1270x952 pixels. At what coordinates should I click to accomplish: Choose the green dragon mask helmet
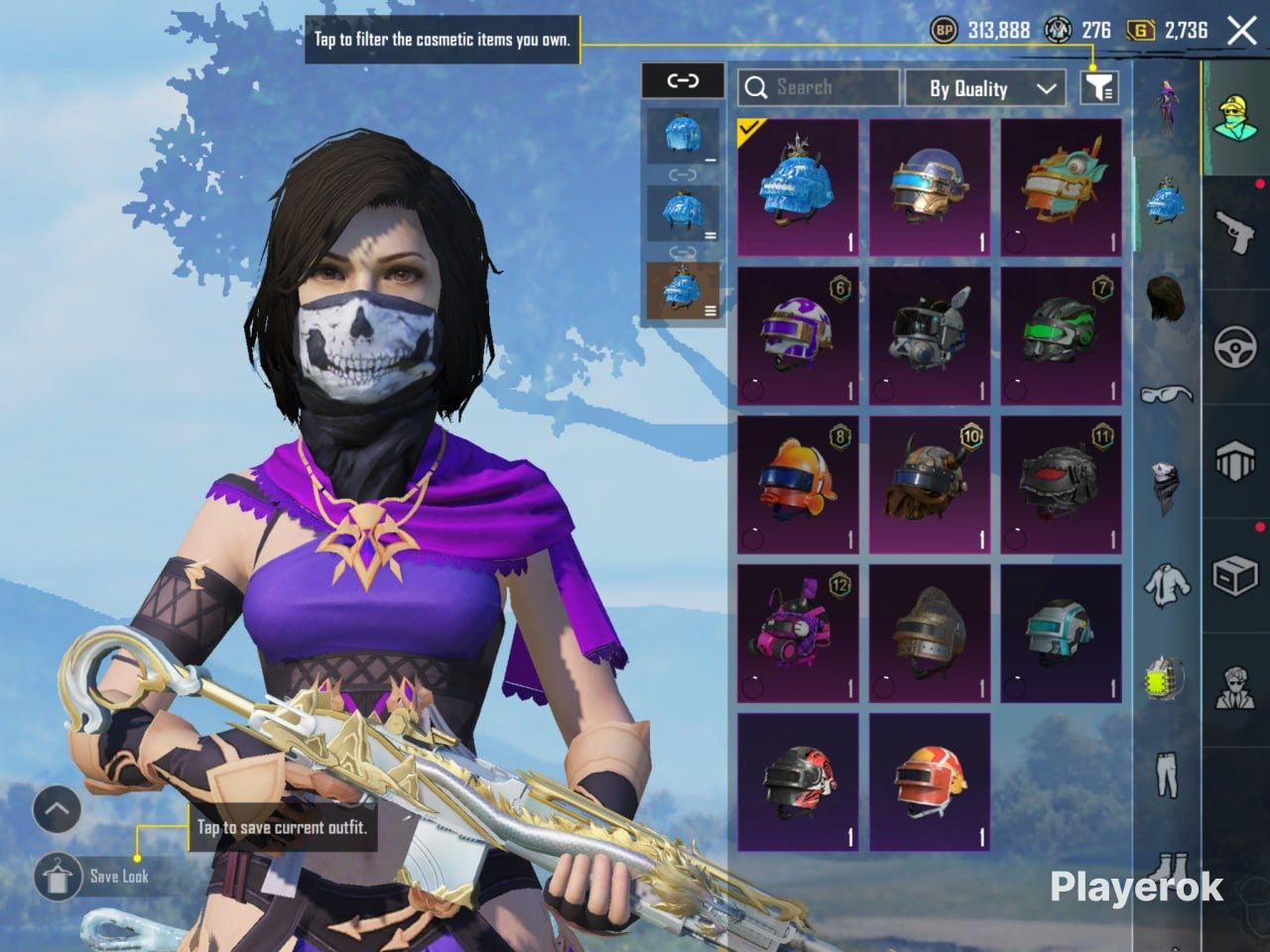pos(1061,188)
